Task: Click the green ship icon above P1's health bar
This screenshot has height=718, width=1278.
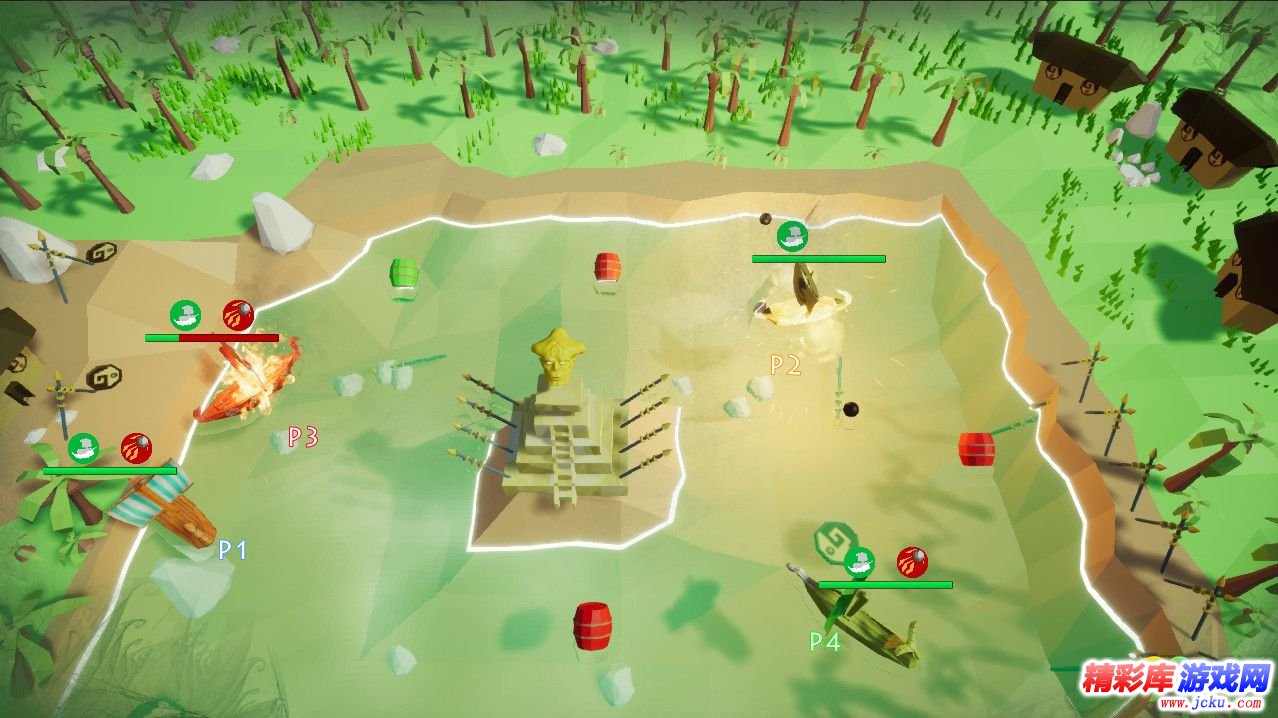Action: pos(84,449)
